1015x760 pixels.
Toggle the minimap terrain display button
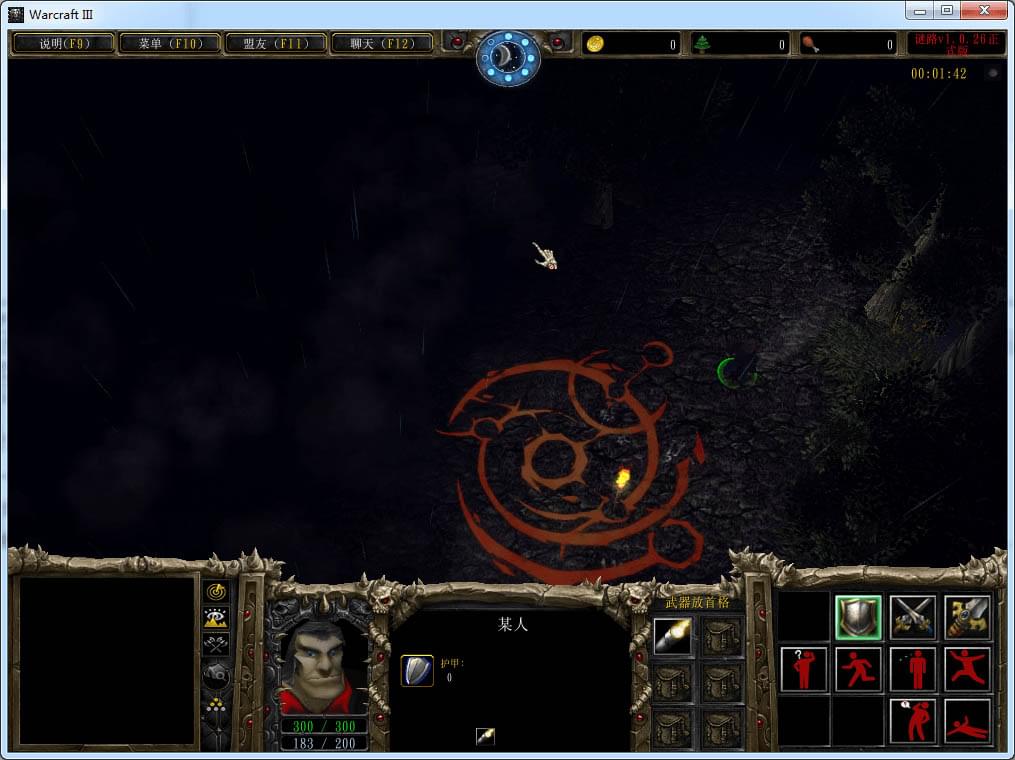(x=216, y=618)
